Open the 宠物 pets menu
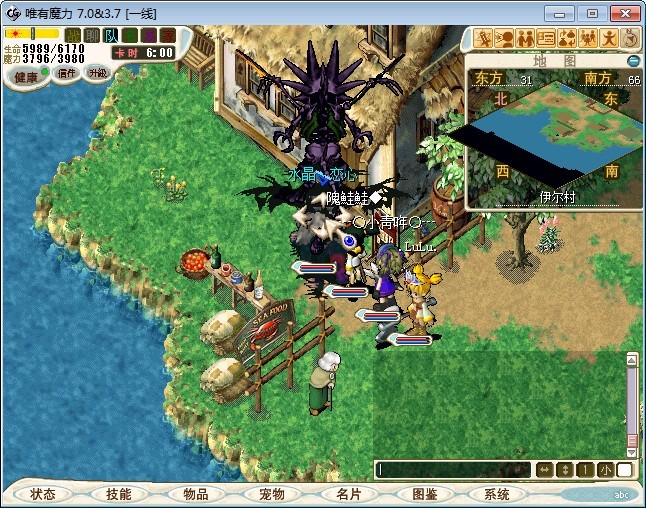 coord(272,494)
